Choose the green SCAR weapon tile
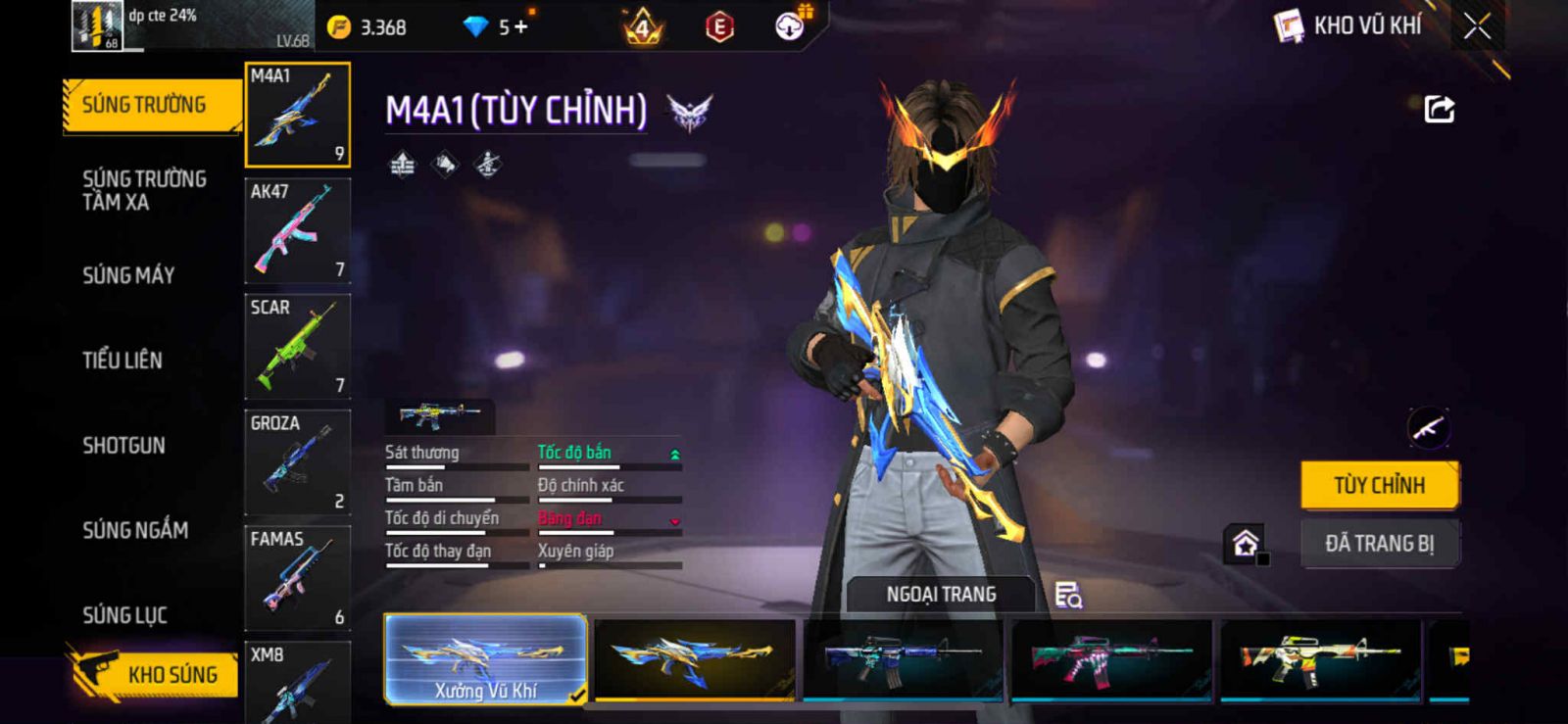This screenshot has width=1568, height=724. (x=297, y=347)
